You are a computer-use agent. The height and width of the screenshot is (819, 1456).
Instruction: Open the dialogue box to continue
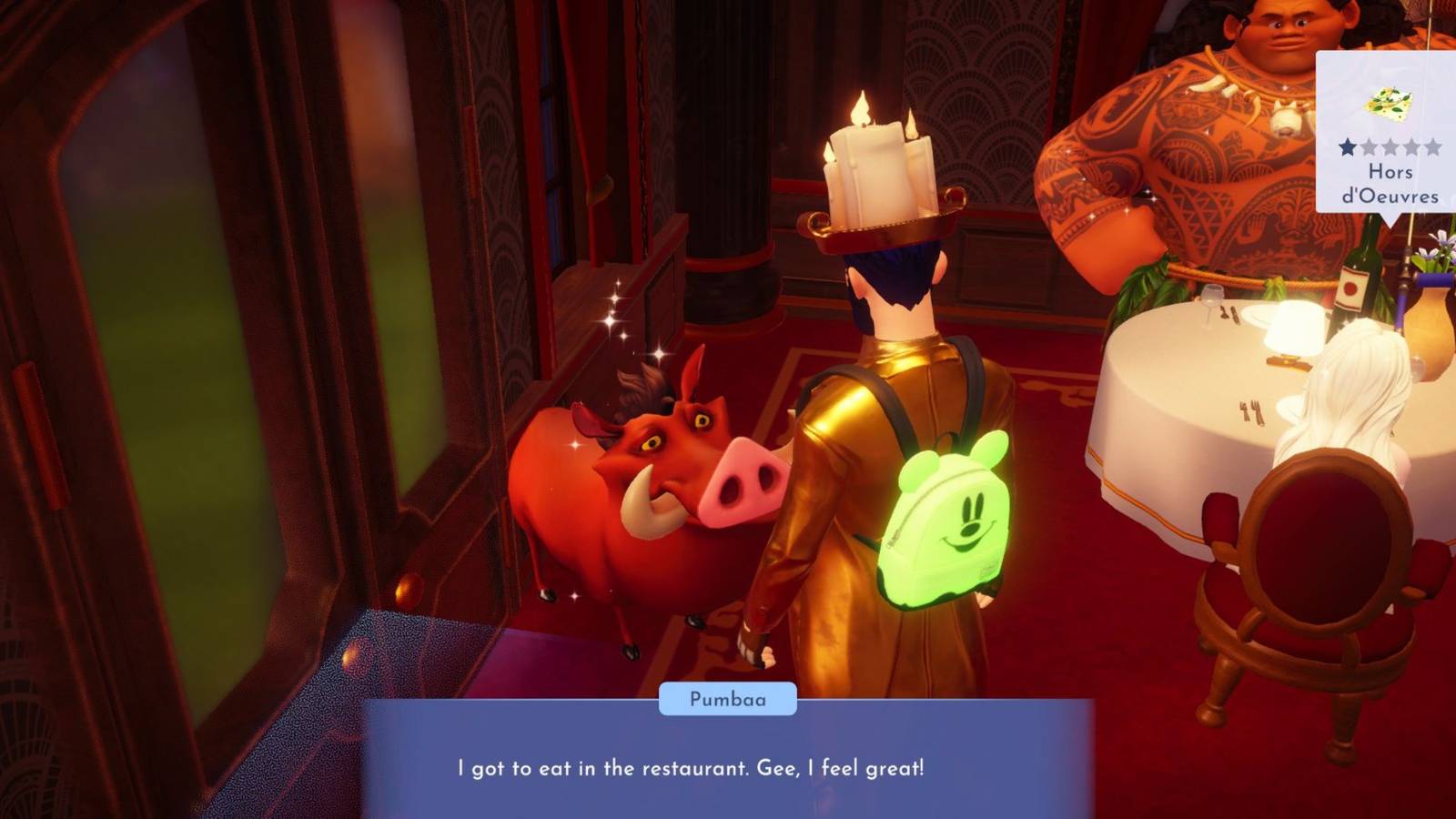(728, 764)
